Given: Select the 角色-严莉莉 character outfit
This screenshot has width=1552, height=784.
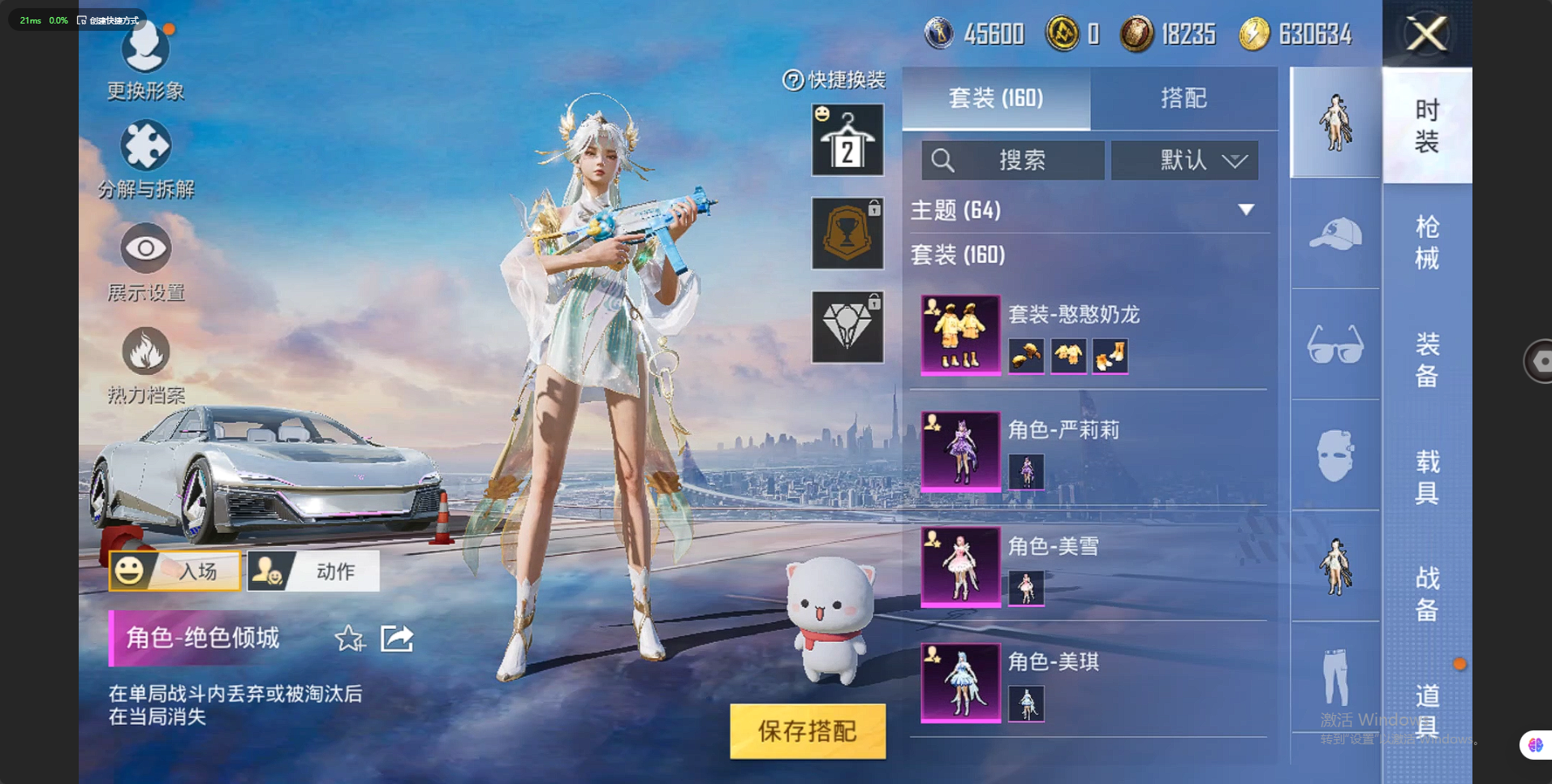Looking at the screenshot, I should click(960, 450).
